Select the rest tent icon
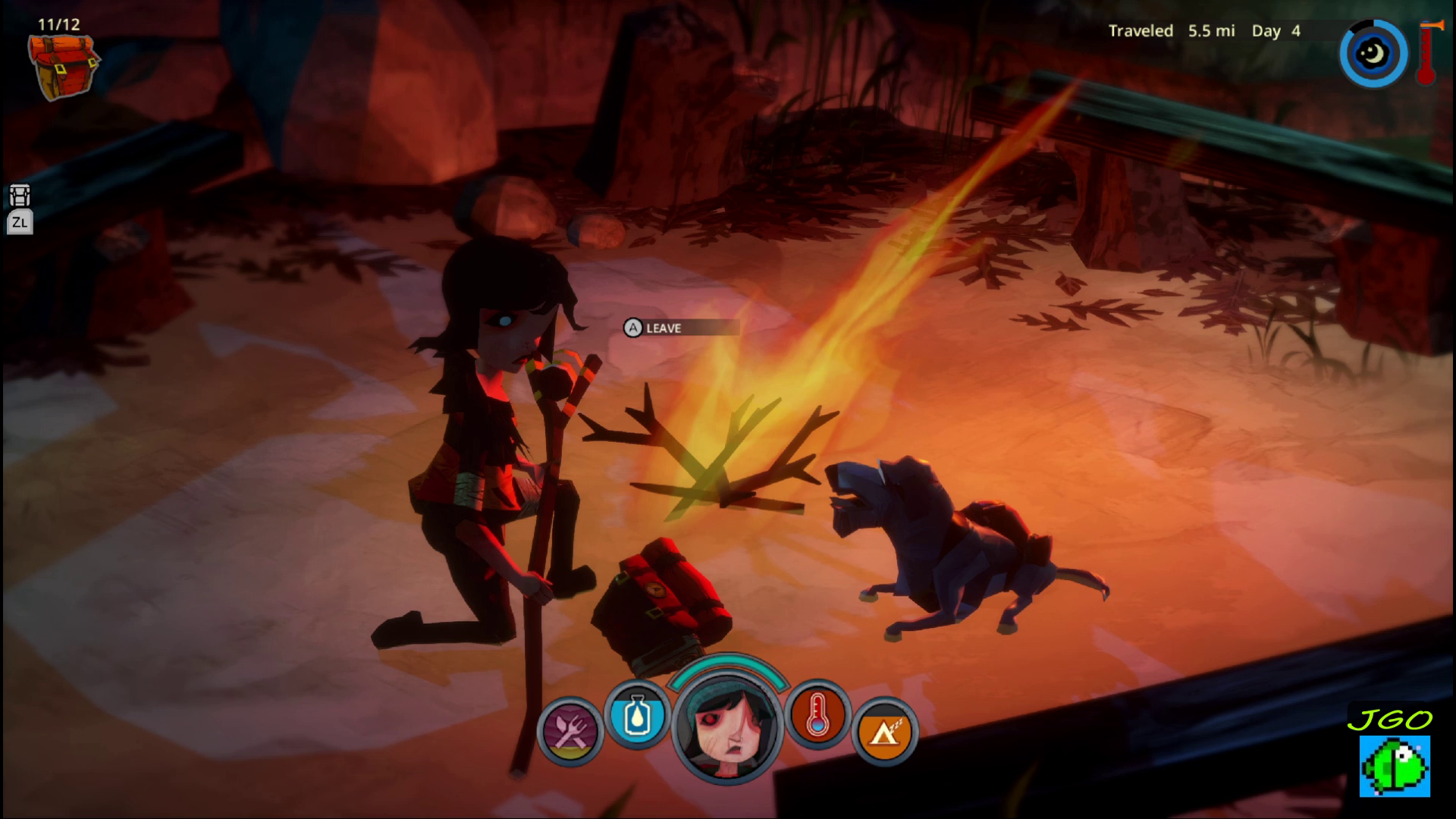This screenshot has width=1456, height=819. [x=883, y=732]
